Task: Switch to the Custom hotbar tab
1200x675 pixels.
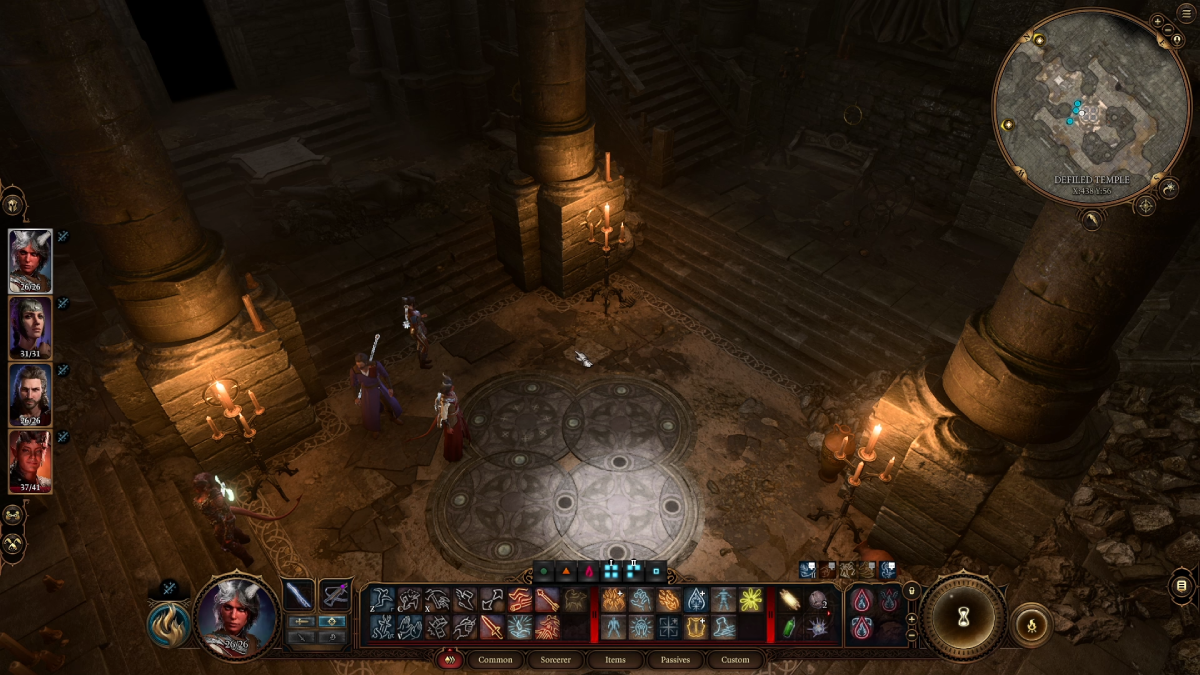Action: click(735, 660)
